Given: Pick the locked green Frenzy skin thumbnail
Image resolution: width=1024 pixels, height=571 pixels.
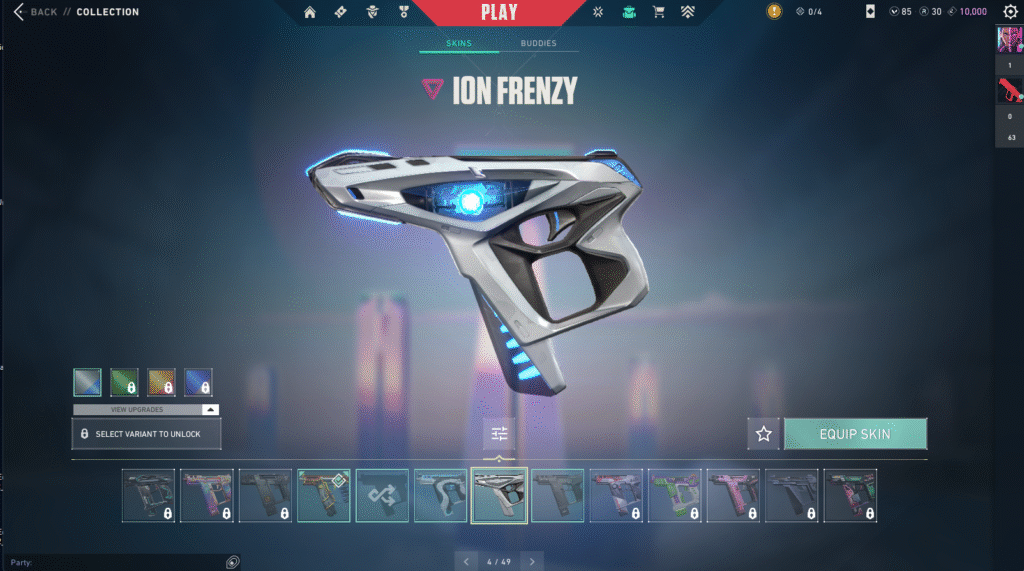Looking at the screenshot, I should 674,495.
